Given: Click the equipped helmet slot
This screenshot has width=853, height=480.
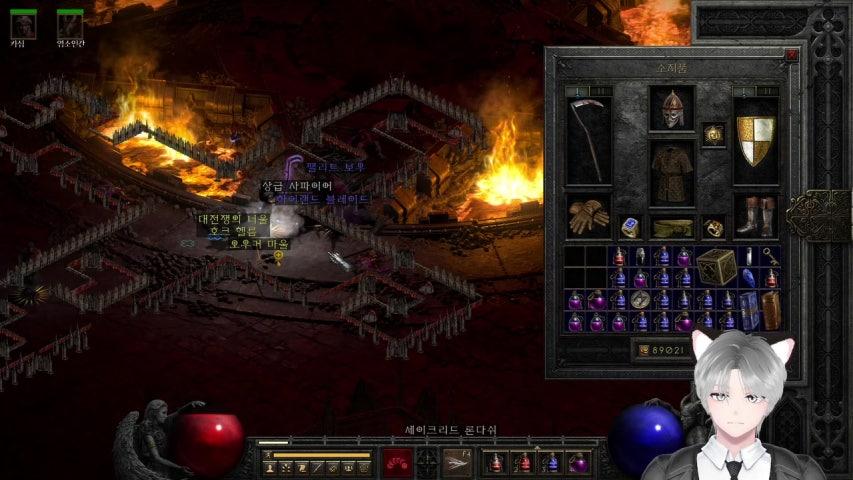Looking at the screenshot, I should pos(671,109).
